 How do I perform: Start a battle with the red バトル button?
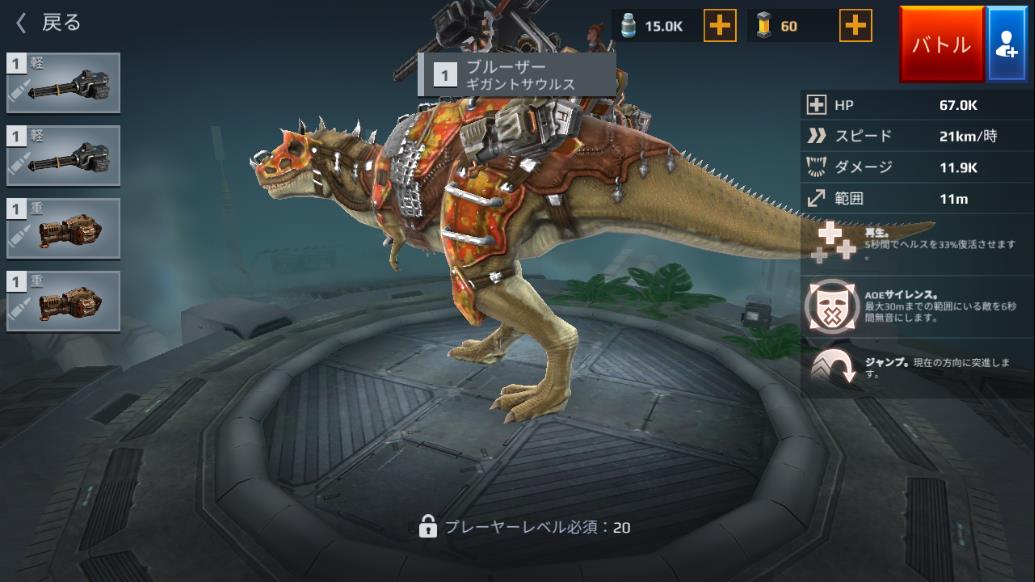coord(941,44)
